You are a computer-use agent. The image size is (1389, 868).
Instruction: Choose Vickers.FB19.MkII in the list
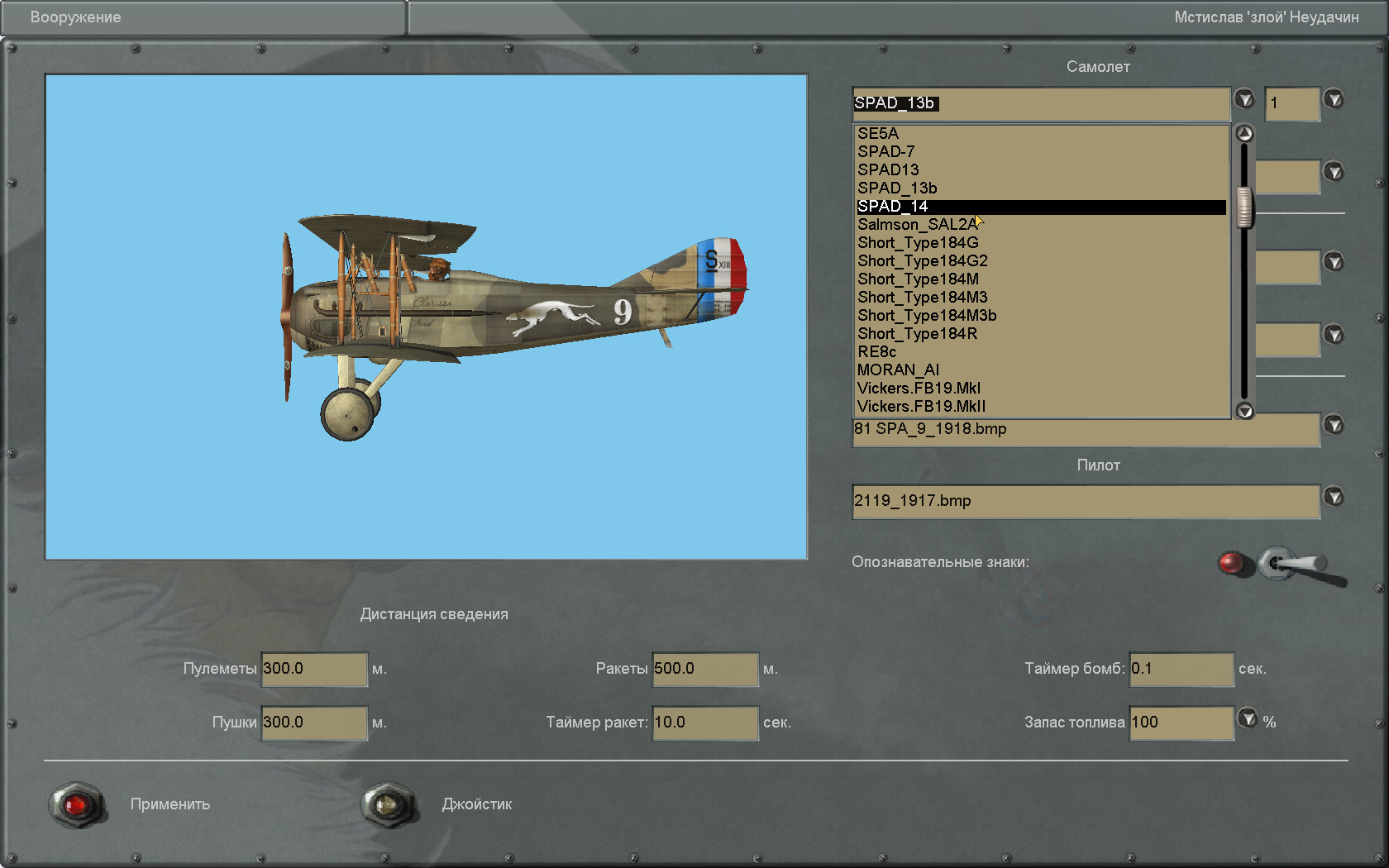tap(921, 407)
